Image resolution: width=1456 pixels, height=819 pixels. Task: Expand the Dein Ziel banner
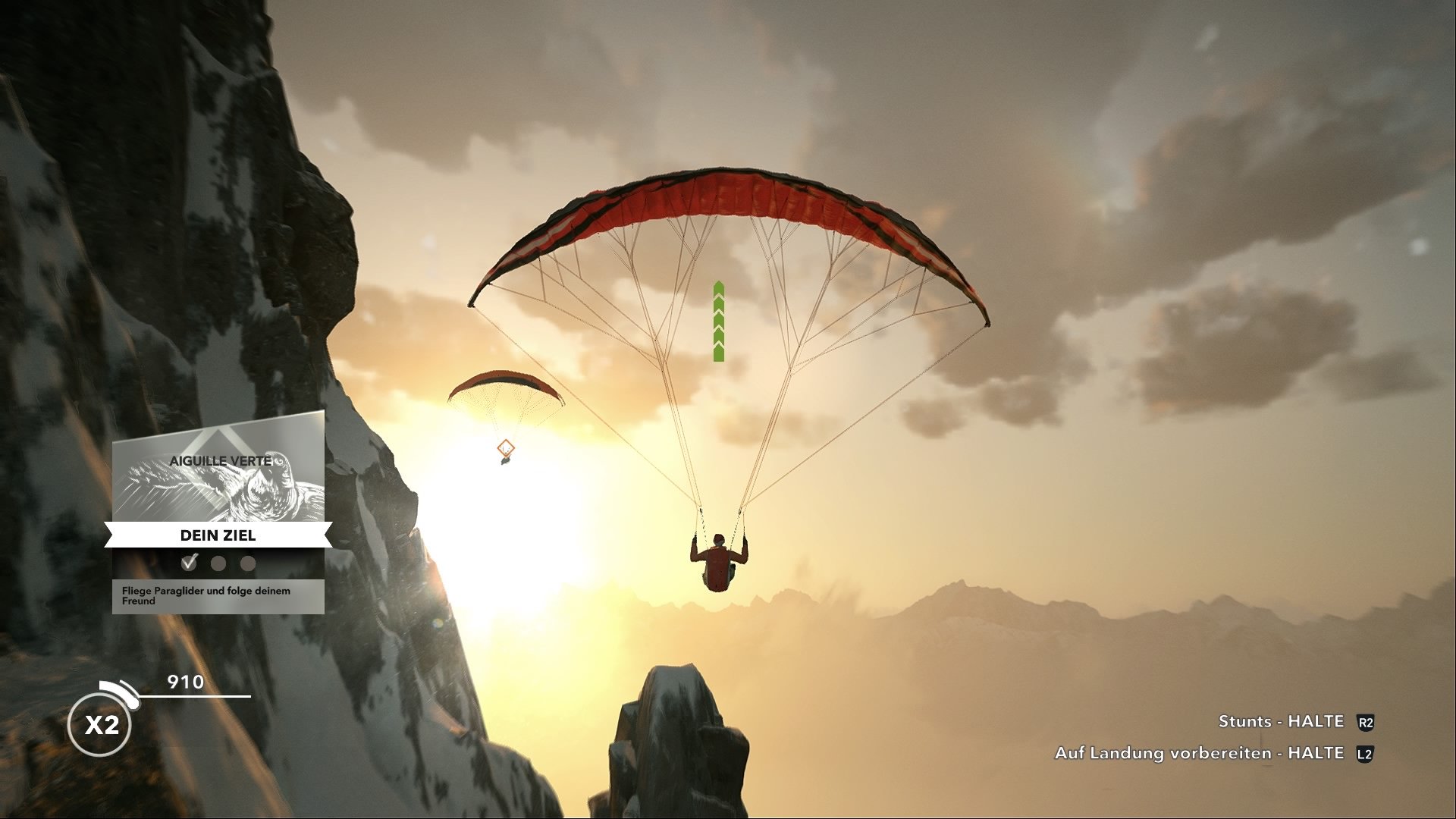point(218,535)
